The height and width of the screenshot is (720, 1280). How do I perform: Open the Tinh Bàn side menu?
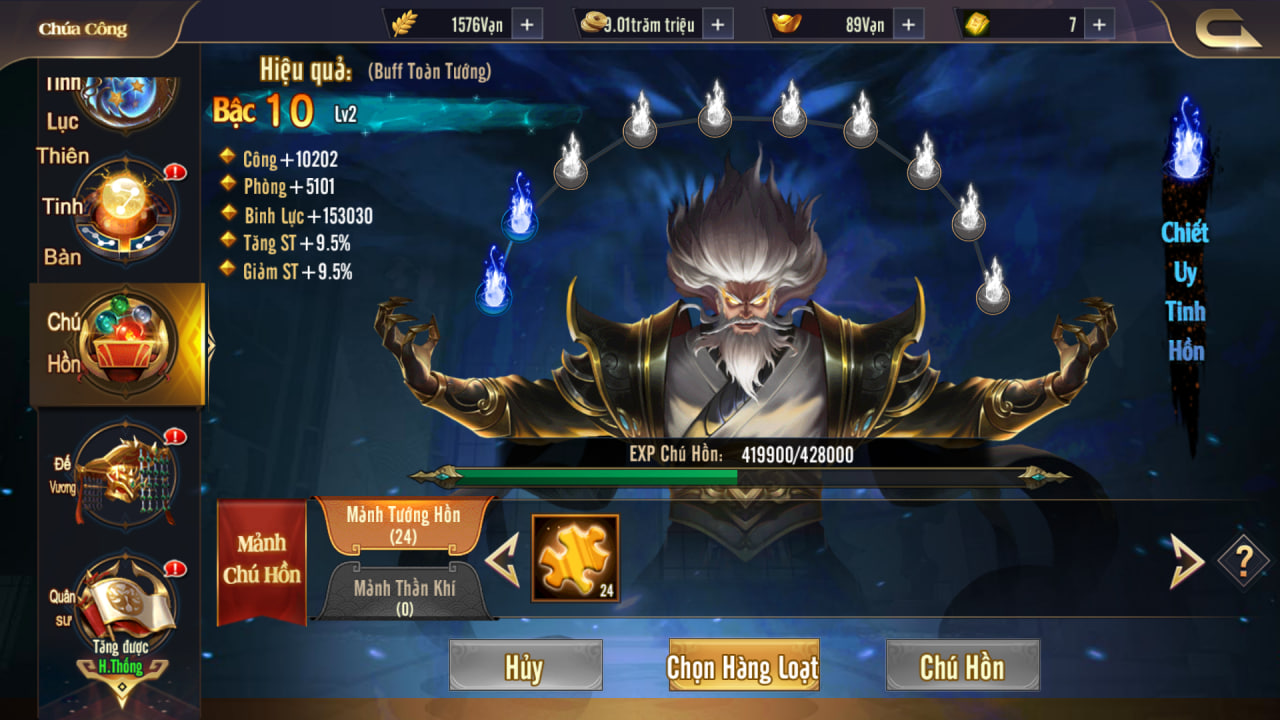pos(125,212)
